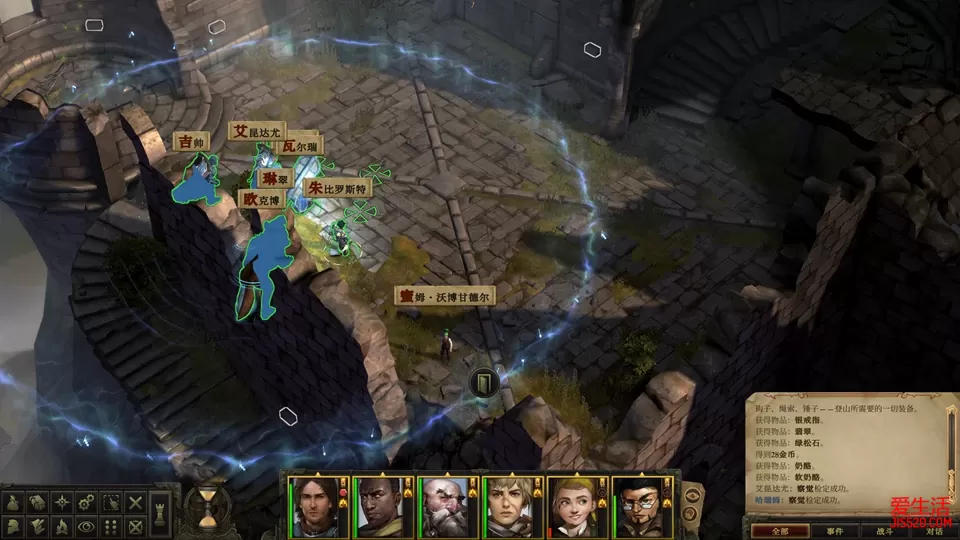Click the 朱比罗斯特 name label

tap(337, 188)
